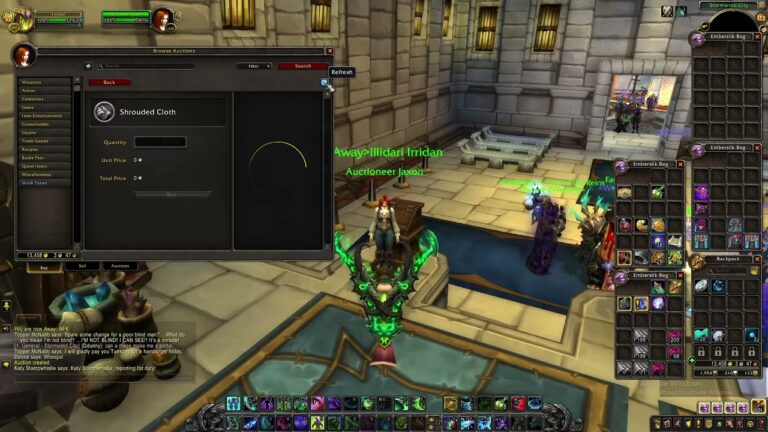Screen dimensions: 768x432
Task: Close the Browse Auctions window
Action: click(330, 50)
